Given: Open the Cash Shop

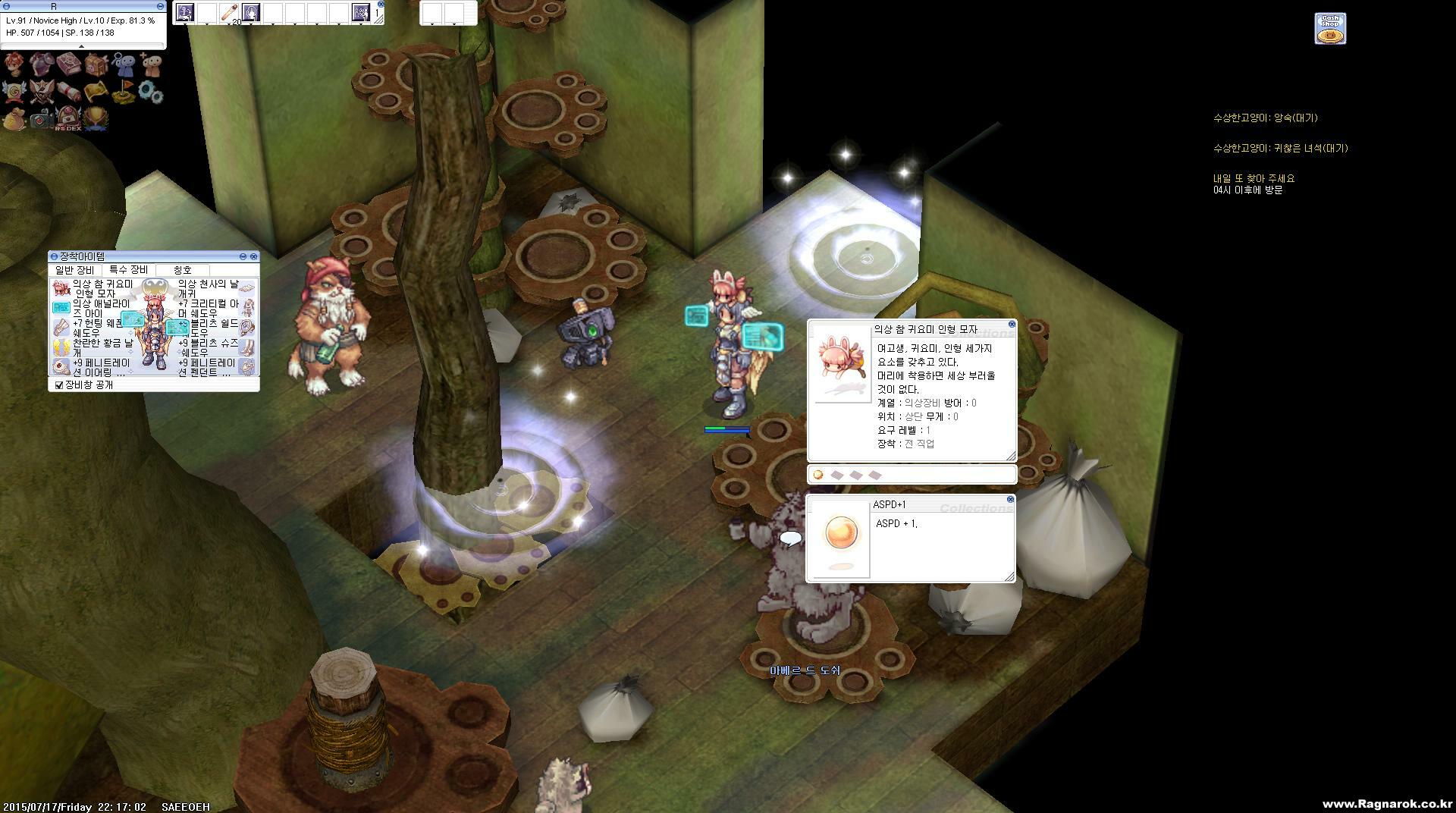Looking at the screenshot, I should [1330, 29].
